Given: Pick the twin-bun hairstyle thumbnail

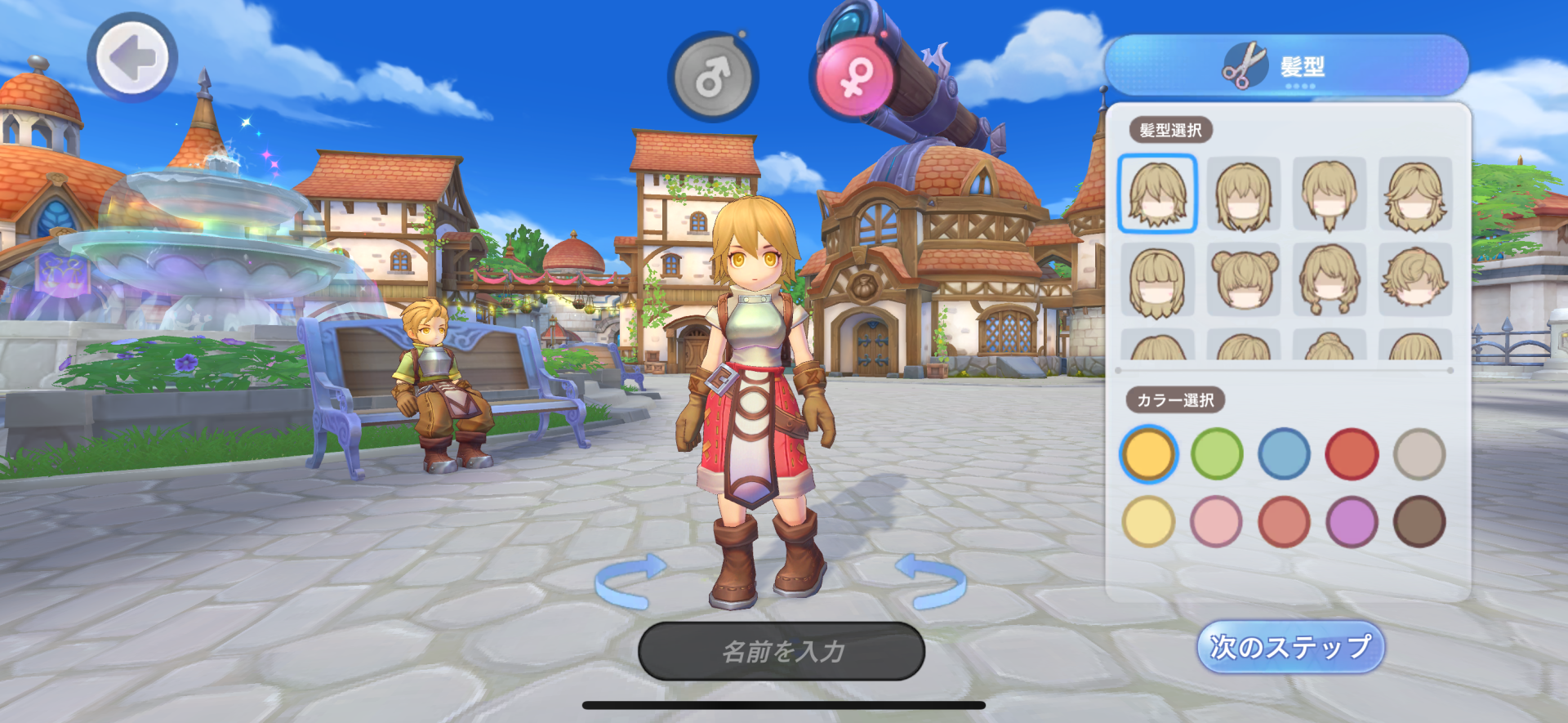Looking at the screenshot, I should point(1244,279).
